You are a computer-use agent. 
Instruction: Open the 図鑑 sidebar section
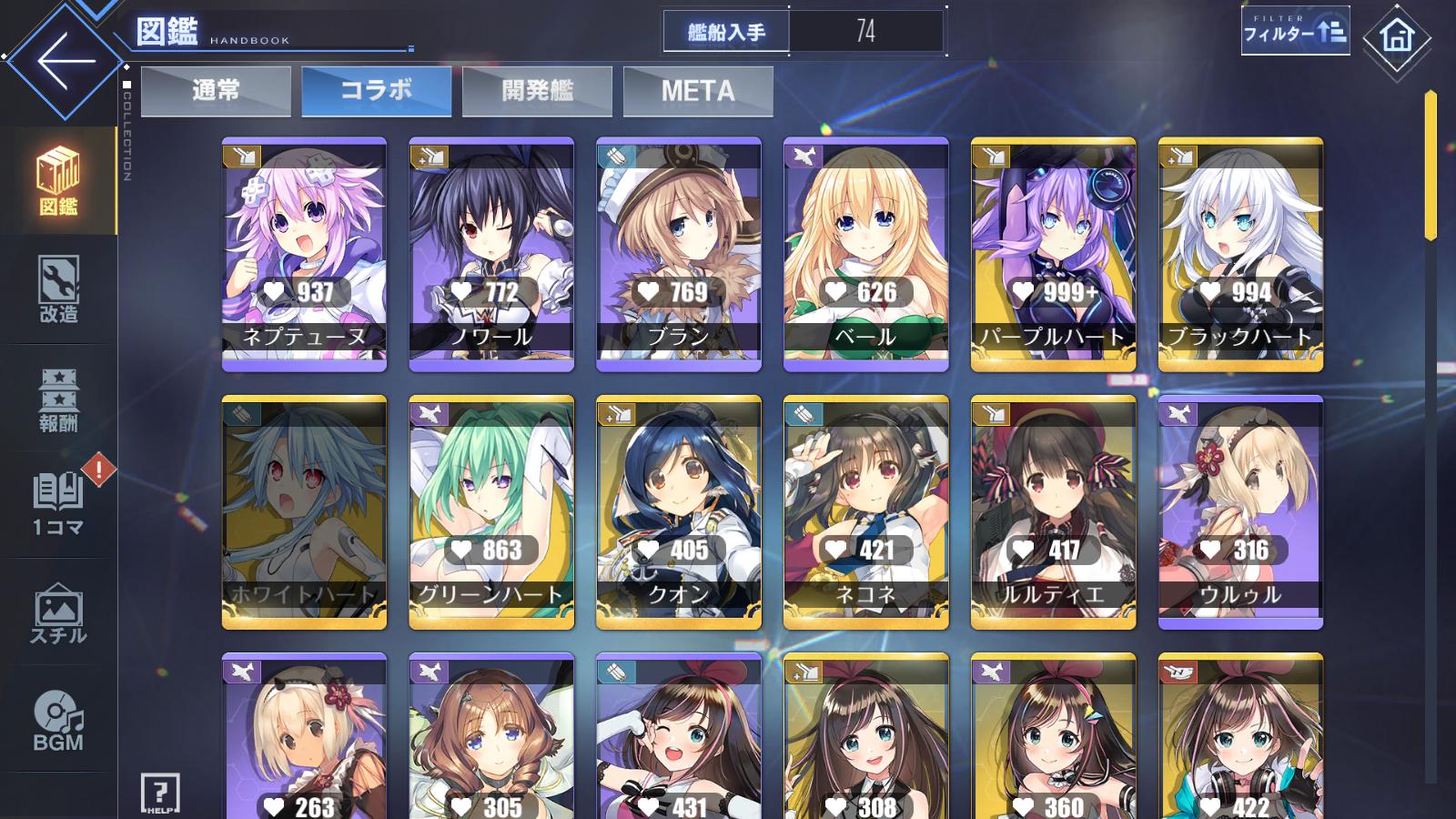[58, 180]
